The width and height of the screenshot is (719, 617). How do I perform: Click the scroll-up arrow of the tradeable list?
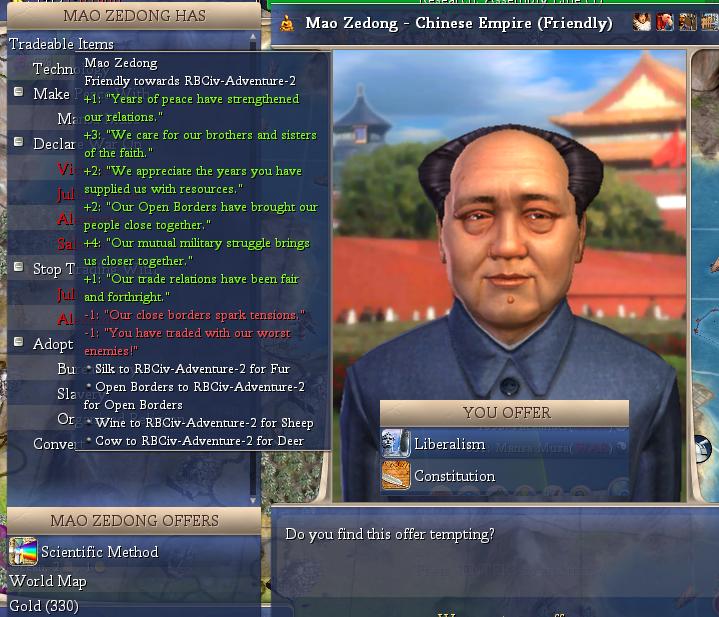pyautogui.click(x=253, y=37)
